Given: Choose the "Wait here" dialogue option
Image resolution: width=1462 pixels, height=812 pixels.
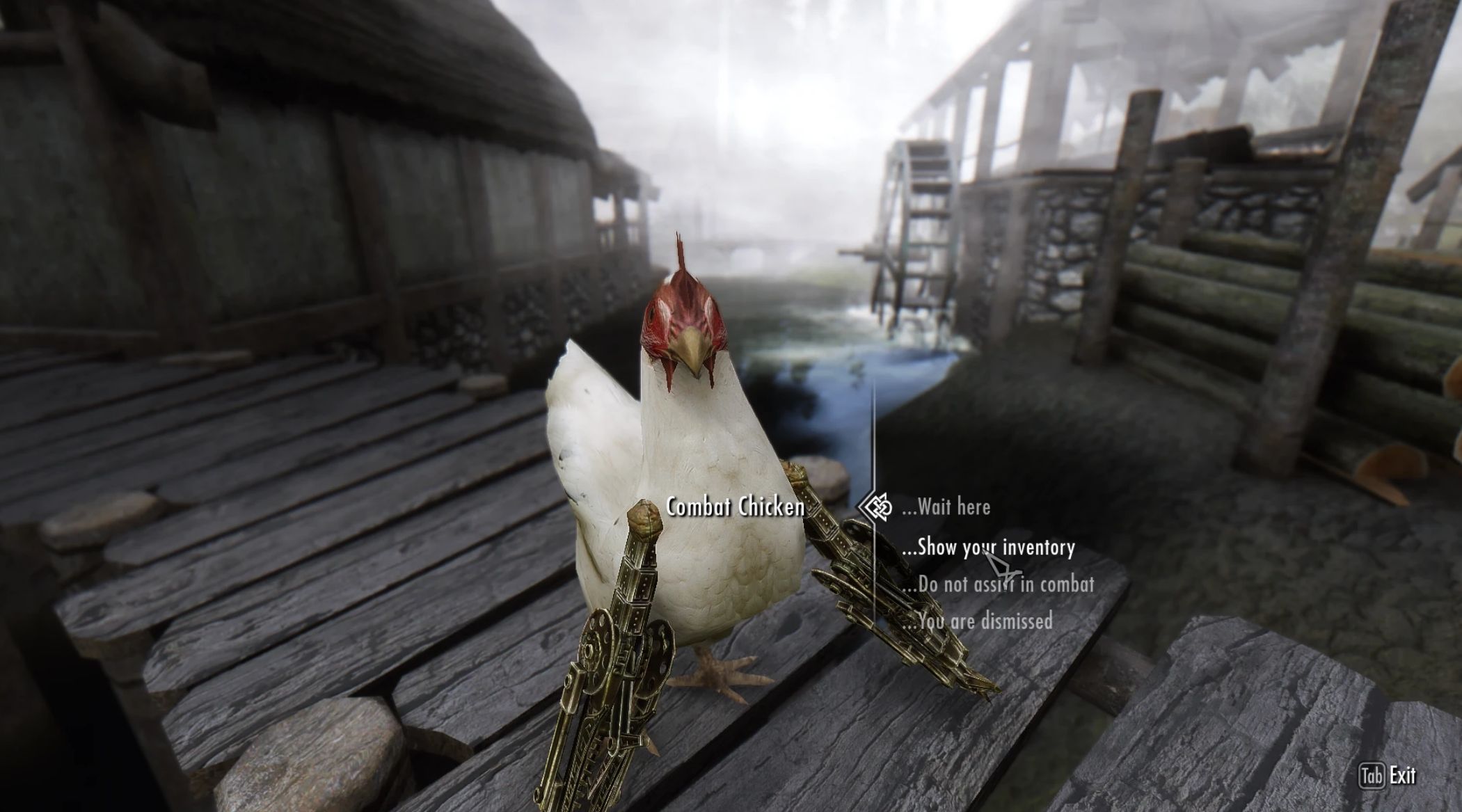Looking at the screenshot, I should click(x=946, y=507).
